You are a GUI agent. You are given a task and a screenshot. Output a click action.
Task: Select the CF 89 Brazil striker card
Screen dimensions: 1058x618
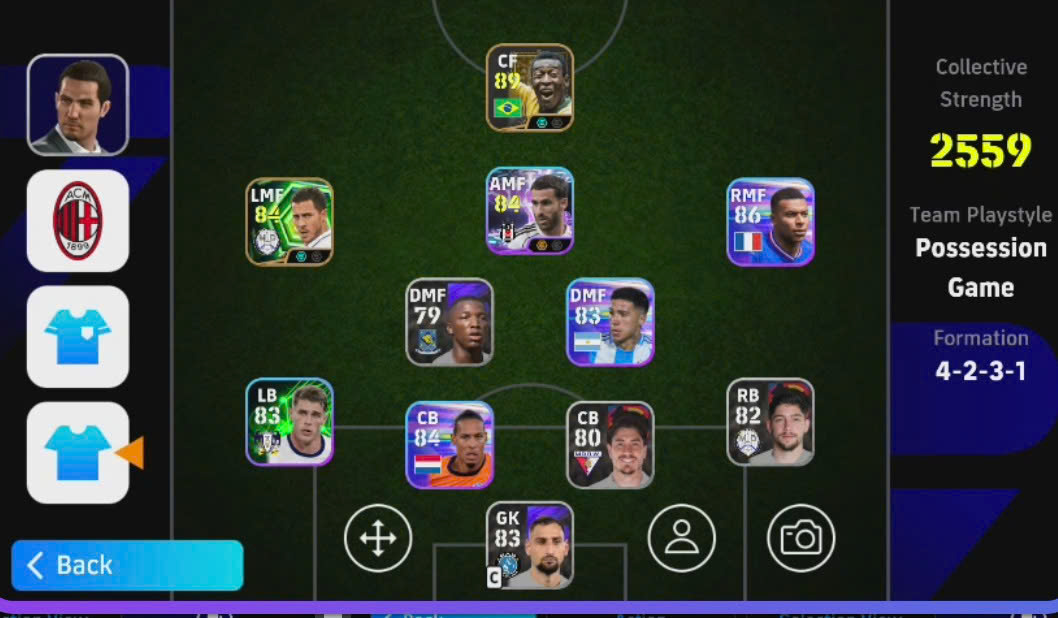[530, 87]
